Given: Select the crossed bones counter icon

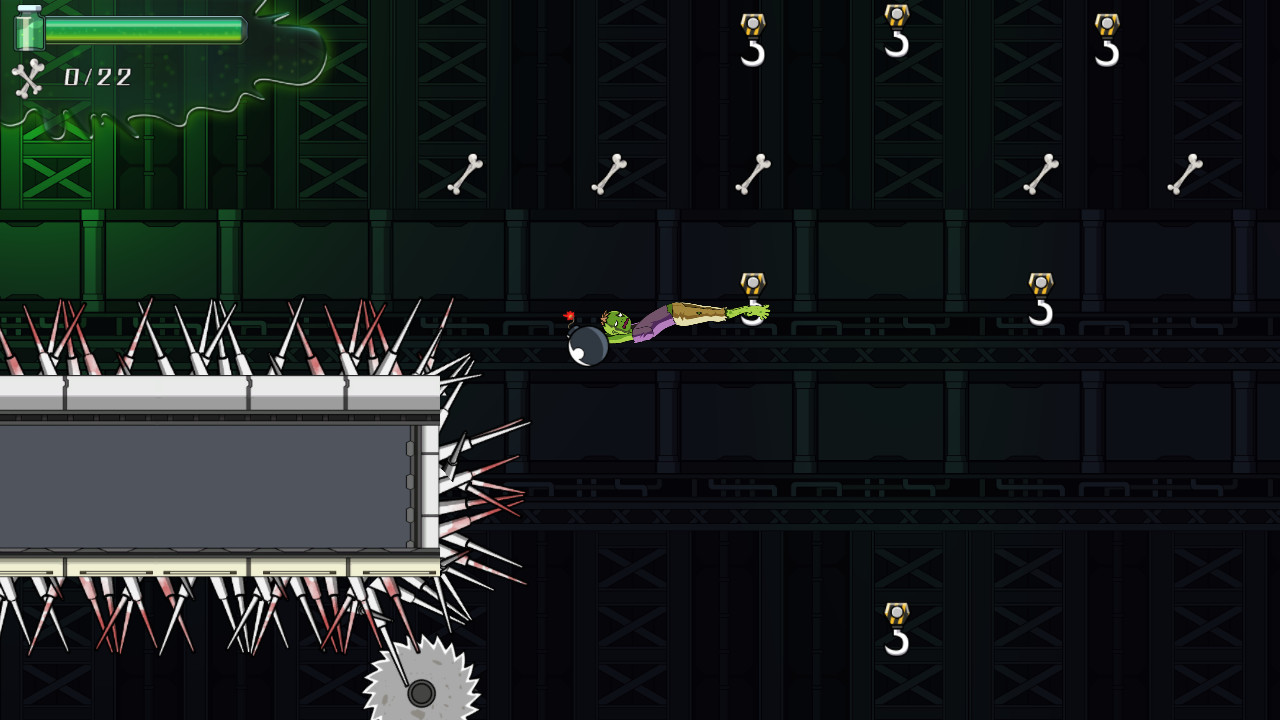Looking at the screenshot, I should pos(27,78).
